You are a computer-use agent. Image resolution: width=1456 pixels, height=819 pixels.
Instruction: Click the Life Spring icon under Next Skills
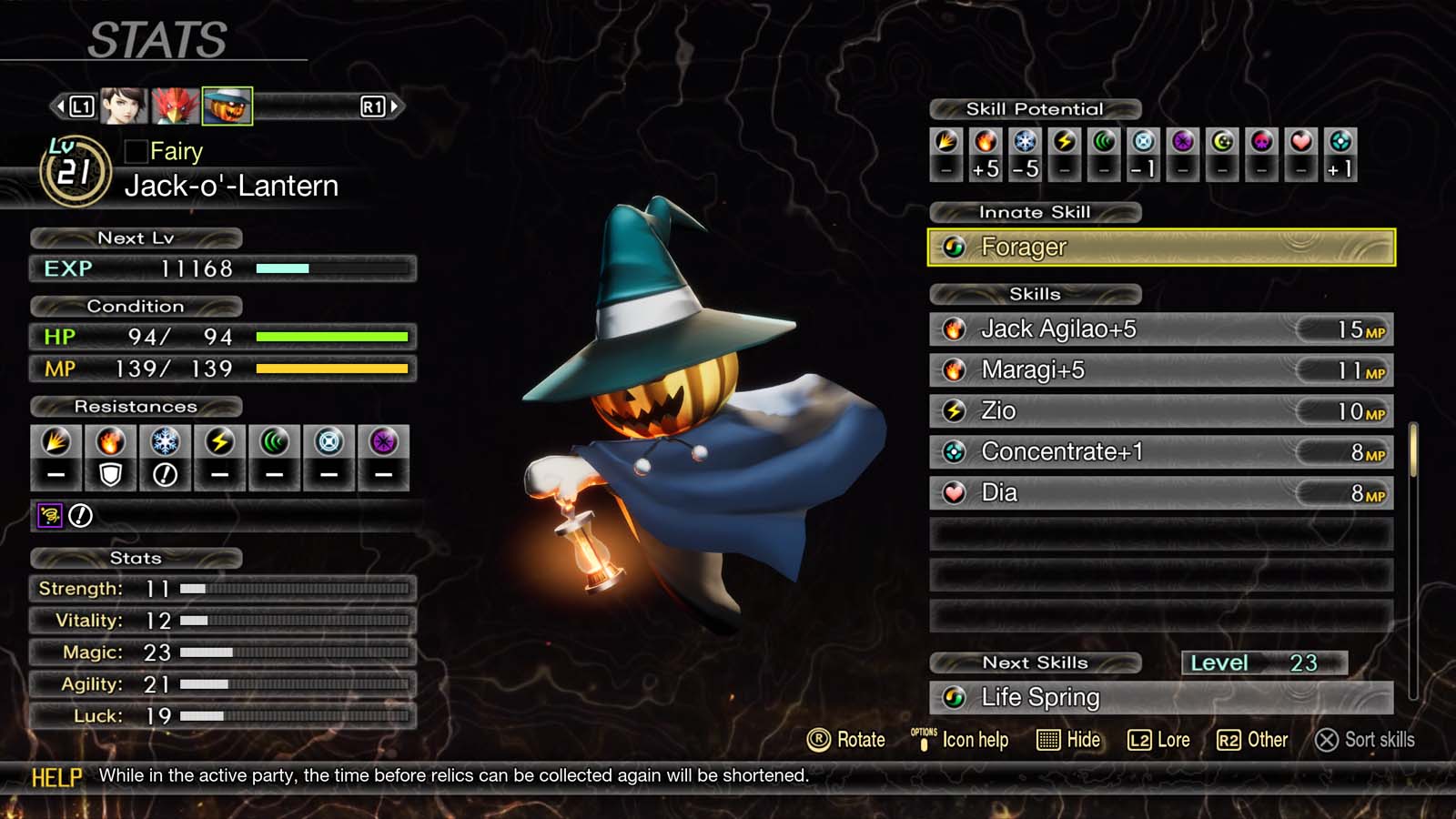(955, 697)
